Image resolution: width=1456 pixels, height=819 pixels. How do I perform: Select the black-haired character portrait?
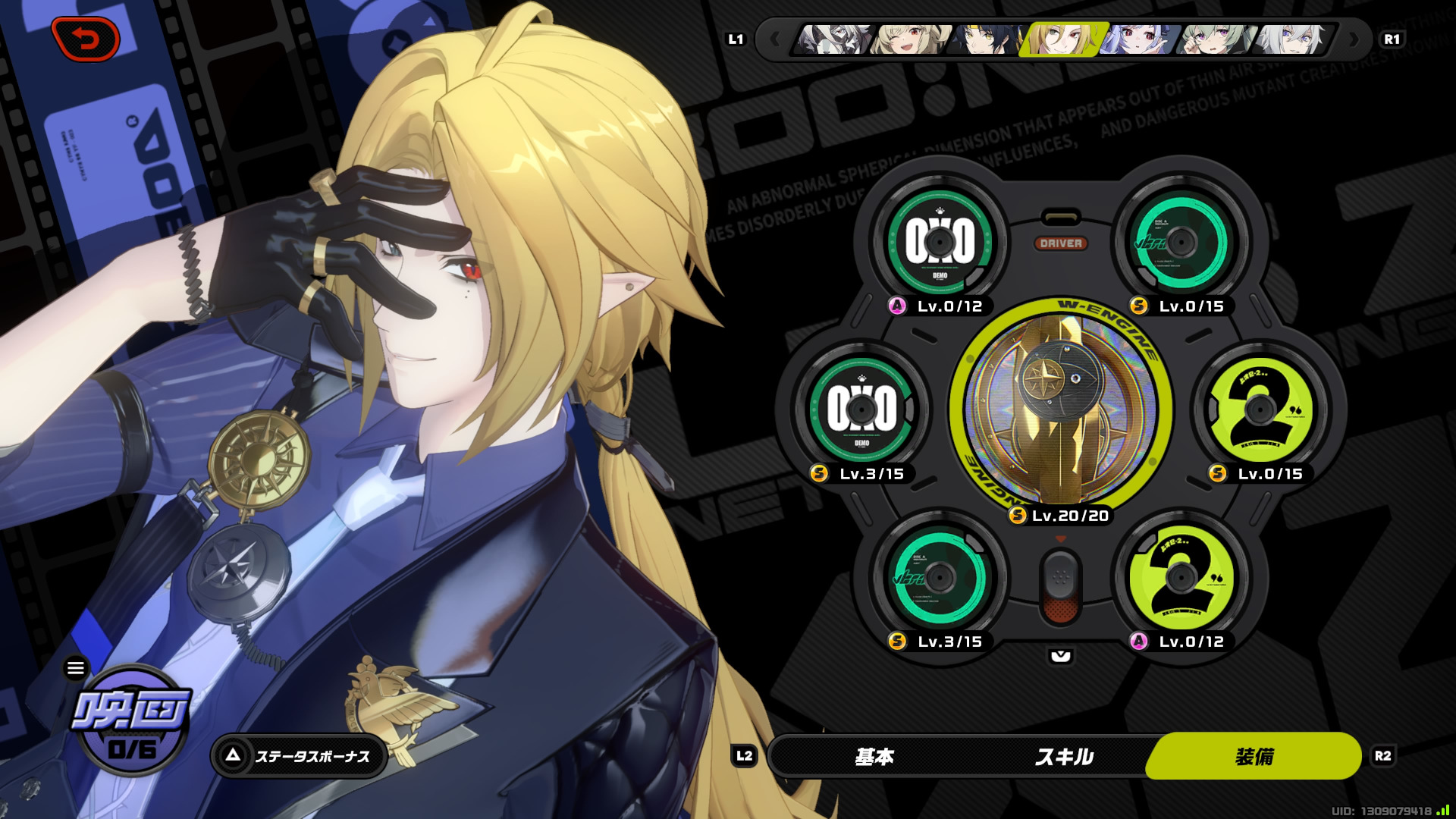coord(984,39)
